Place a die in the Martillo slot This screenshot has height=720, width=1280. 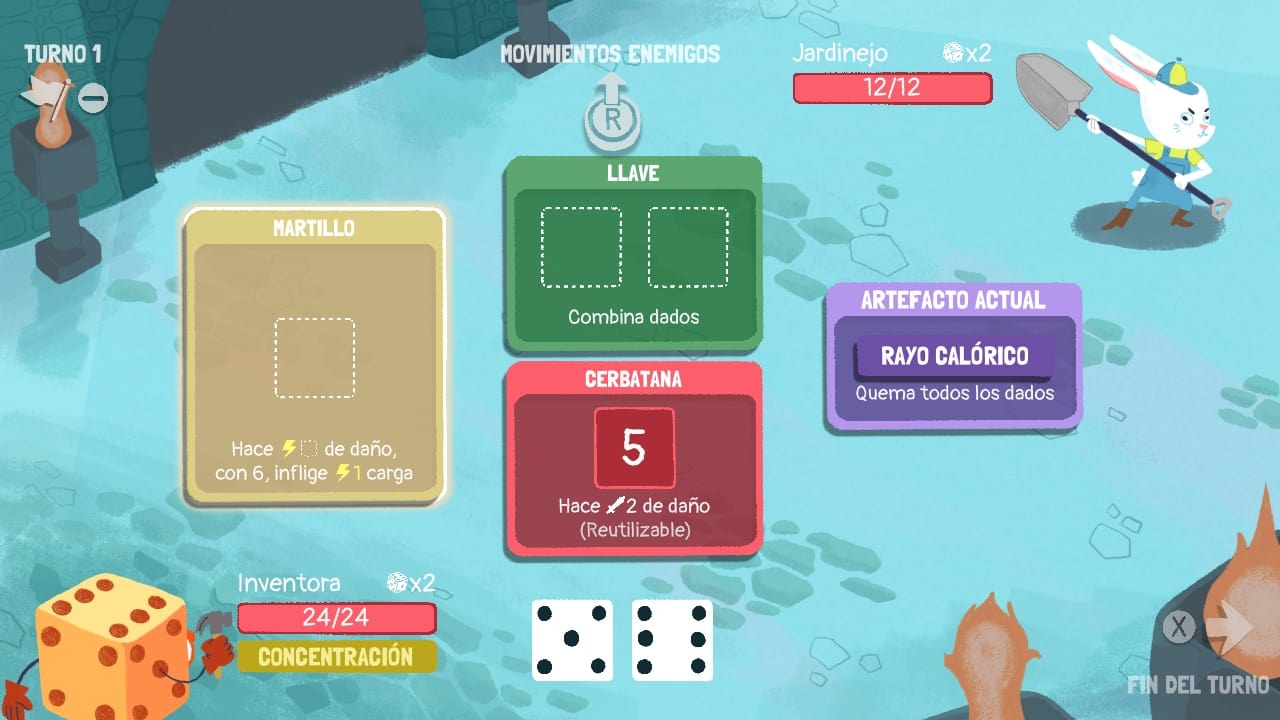(x=314, y=357)
